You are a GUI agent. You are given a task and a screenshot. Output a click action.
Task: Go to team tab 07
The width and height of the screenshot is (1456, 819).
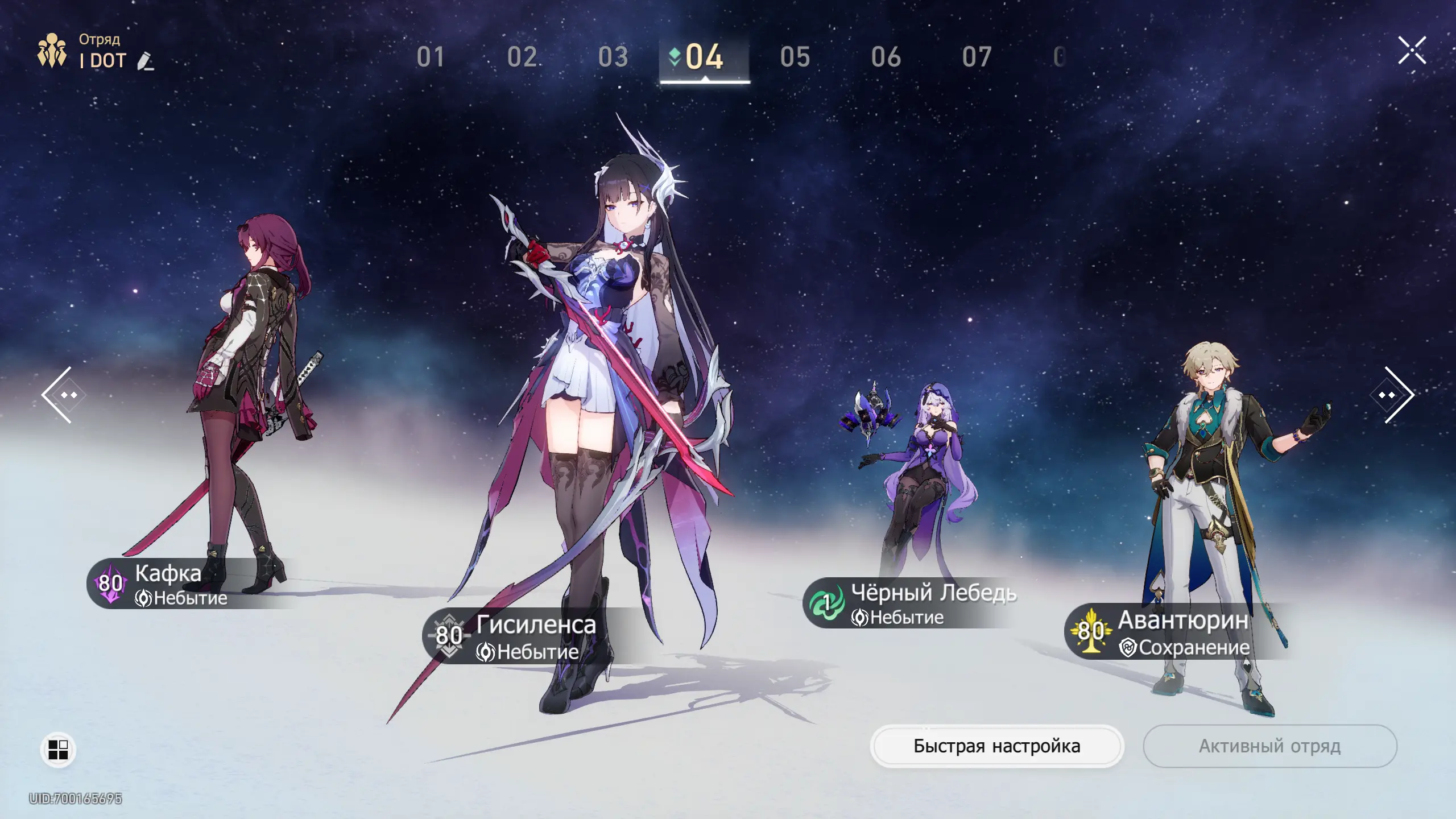(977, 57)
